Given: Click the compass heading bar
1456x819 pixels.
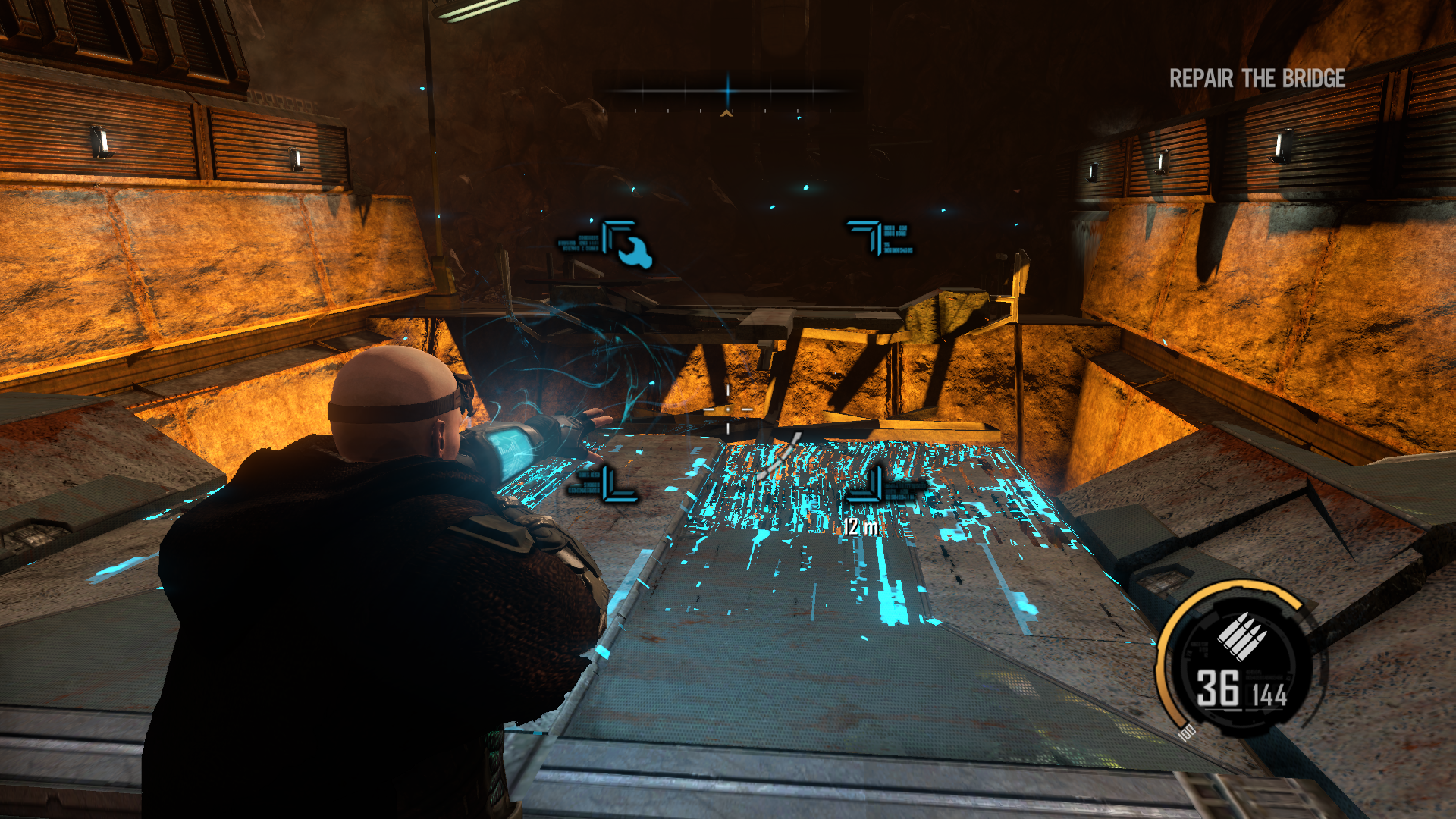Looking at the screenshot, I should tap(727, 93).
